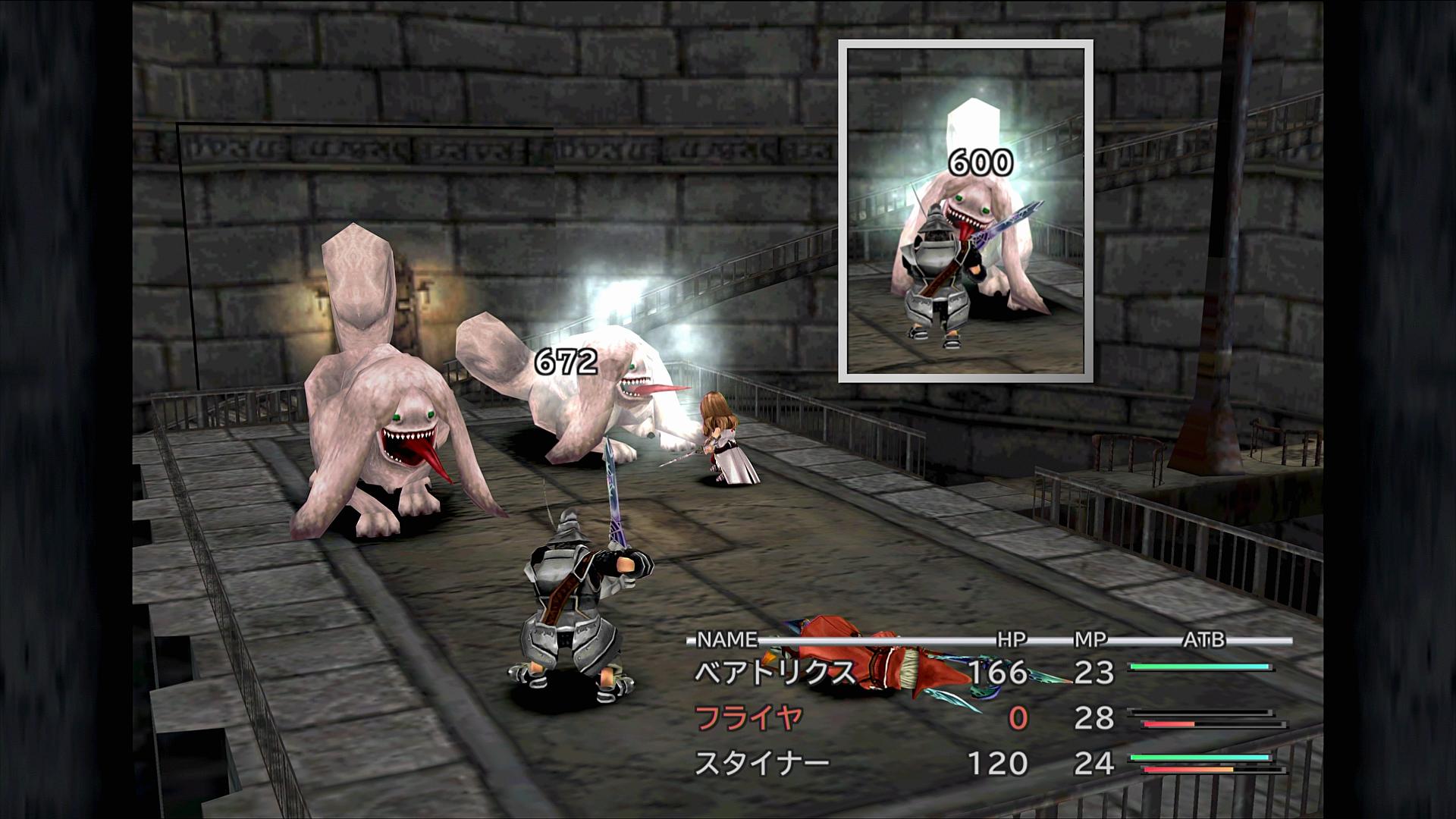Choose fallen party member フライヤ
This screenshot has width=1456, height=819.
pos(748,717)
